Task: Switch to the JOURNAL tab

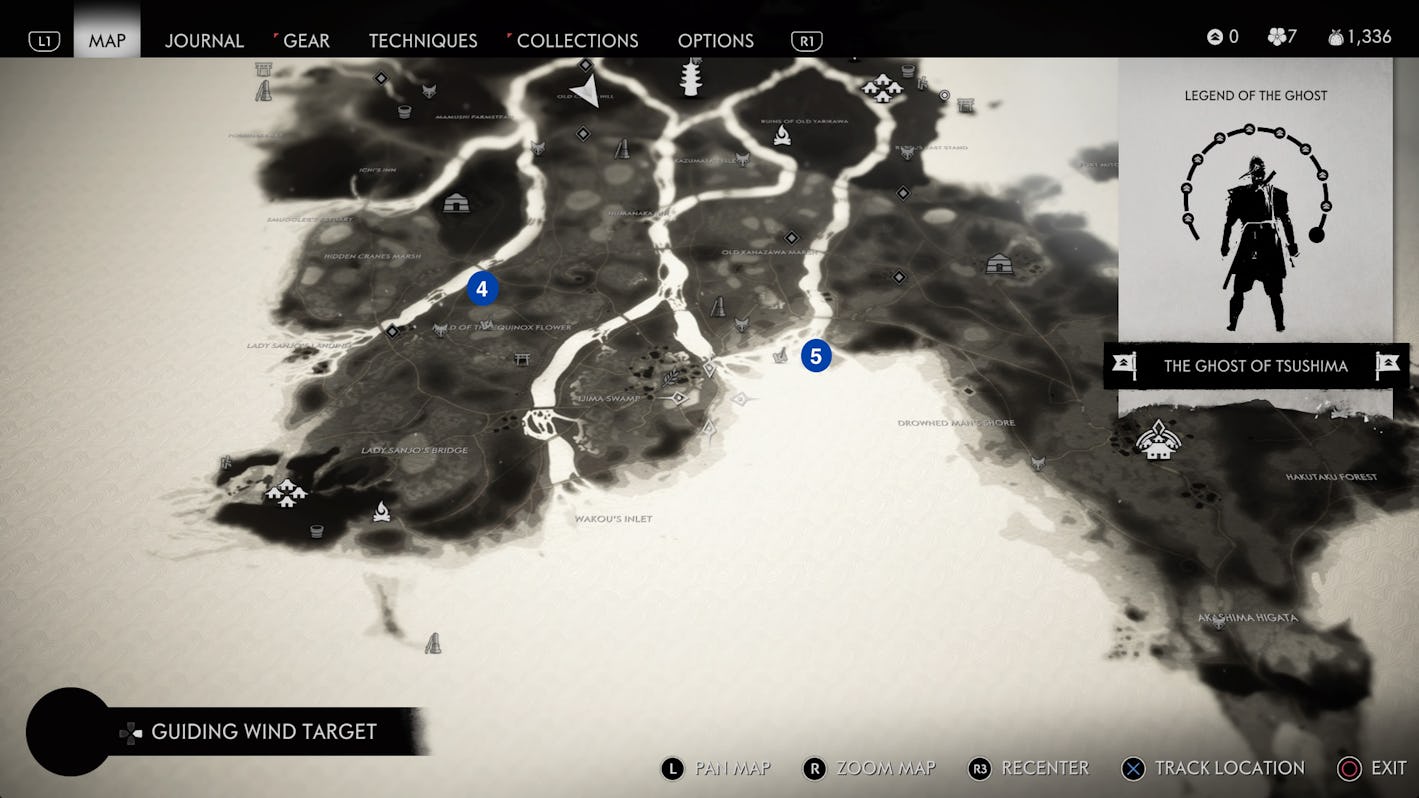Action: click(x=204, y=41)
